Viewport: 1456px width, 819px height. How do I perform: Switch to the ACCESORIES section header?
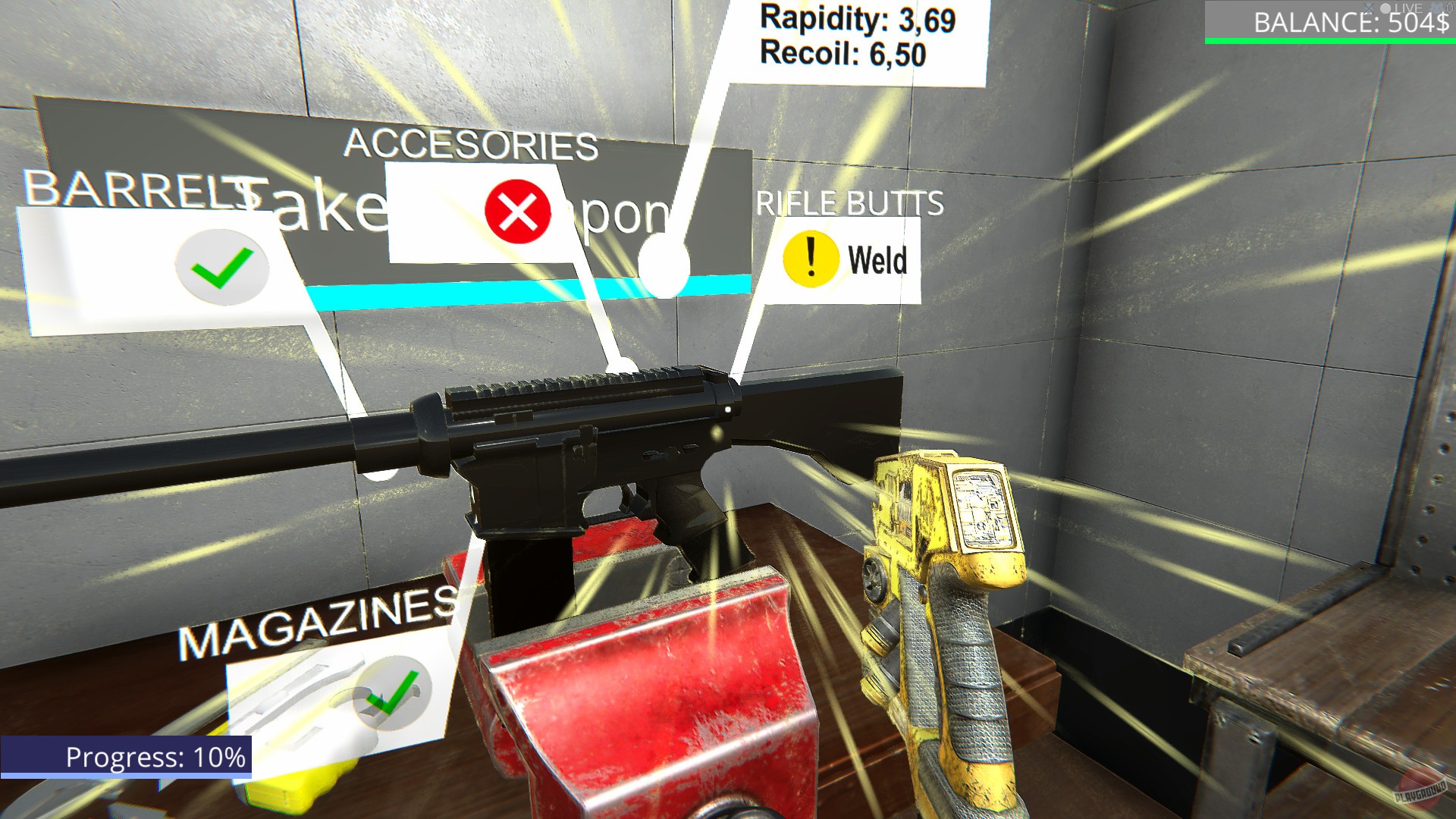473,144
